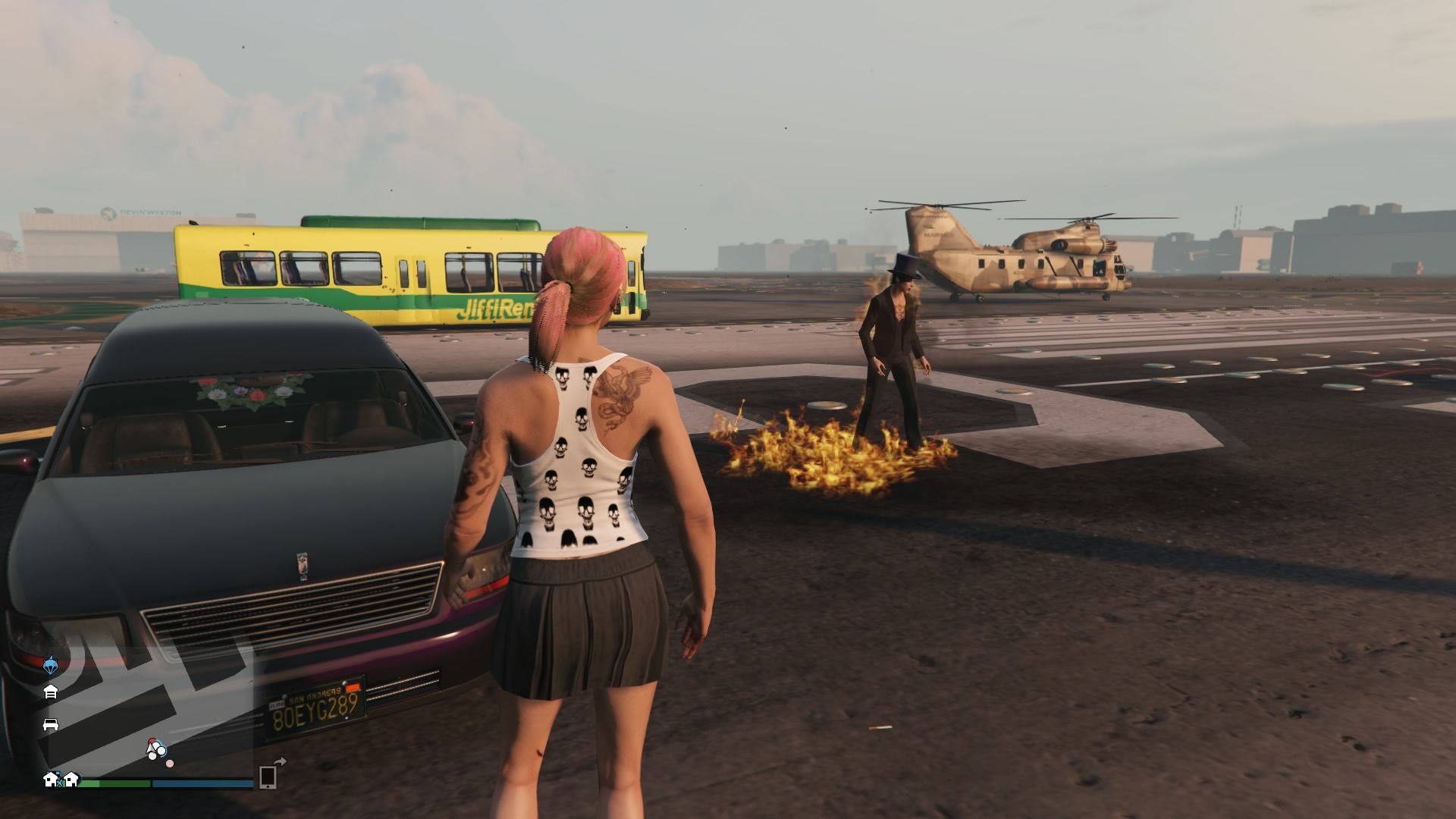Select the pink friend dot on the minimap
The width and height of the screenshot is (1456, 819).
coord(169,763)
